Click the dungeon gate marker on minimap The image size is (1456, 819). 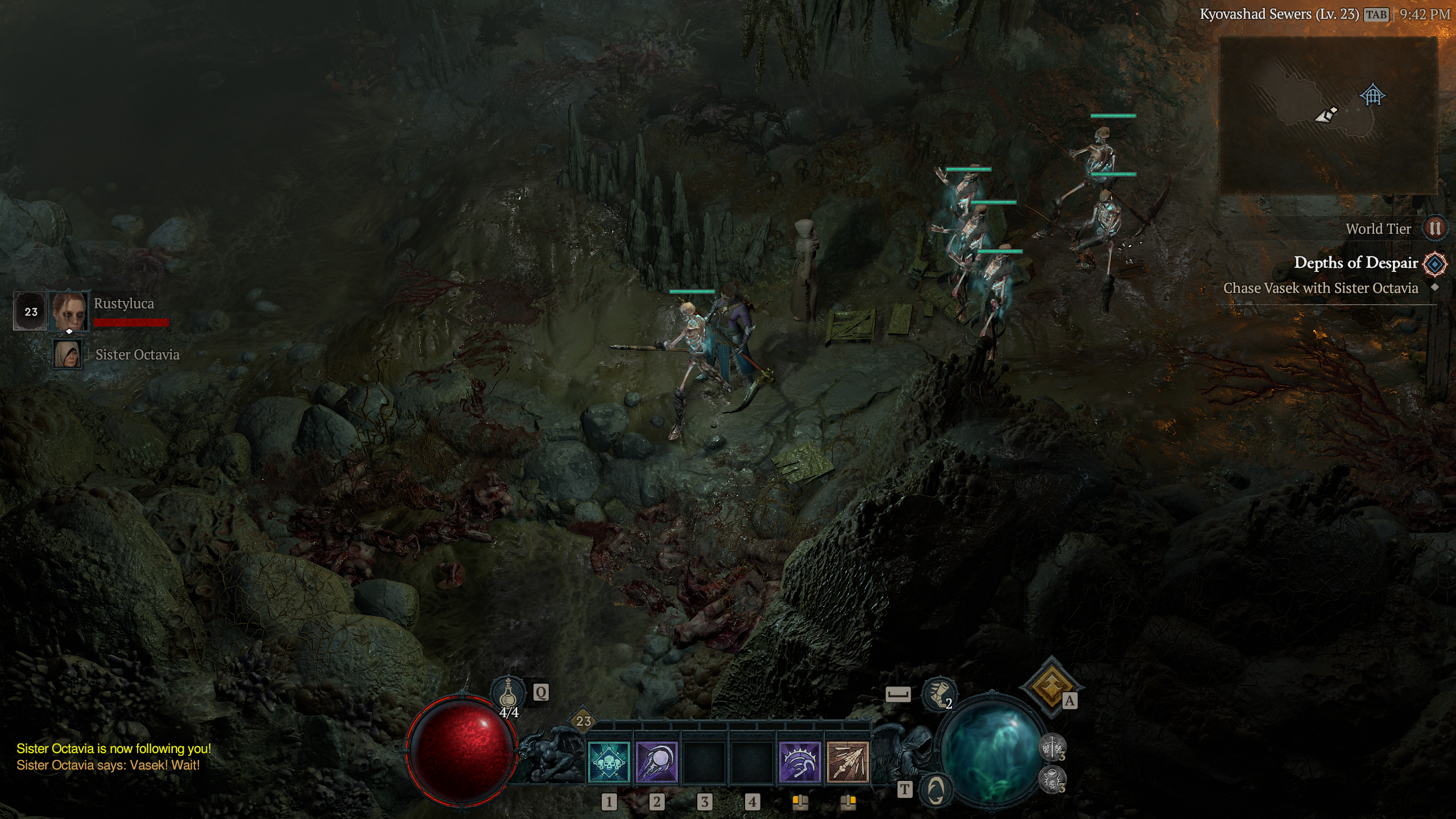tap(1372, 94)
